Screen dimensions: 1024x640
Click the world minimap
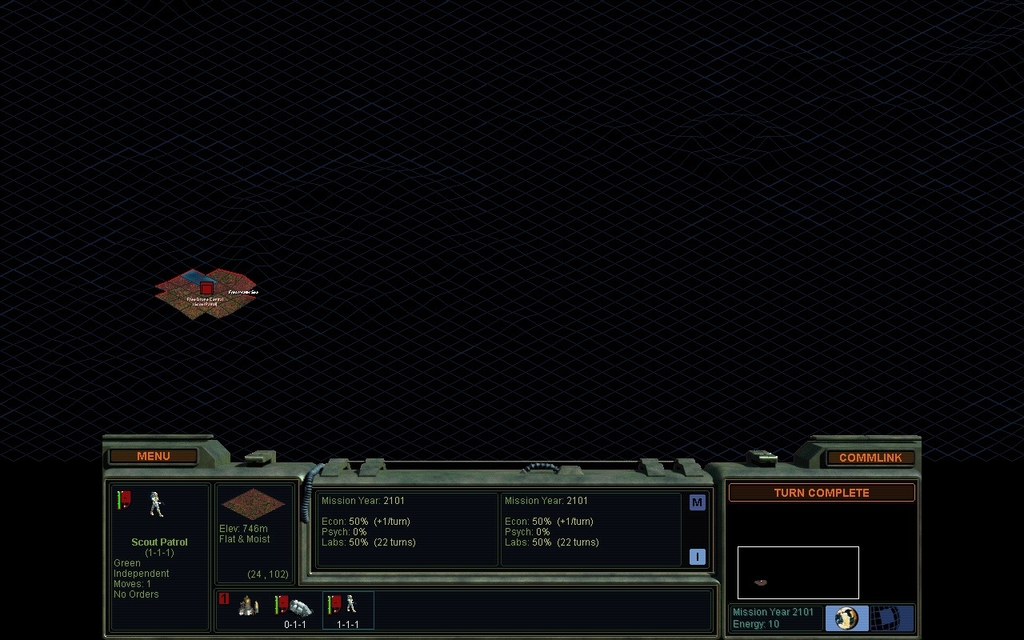(798, 572)
